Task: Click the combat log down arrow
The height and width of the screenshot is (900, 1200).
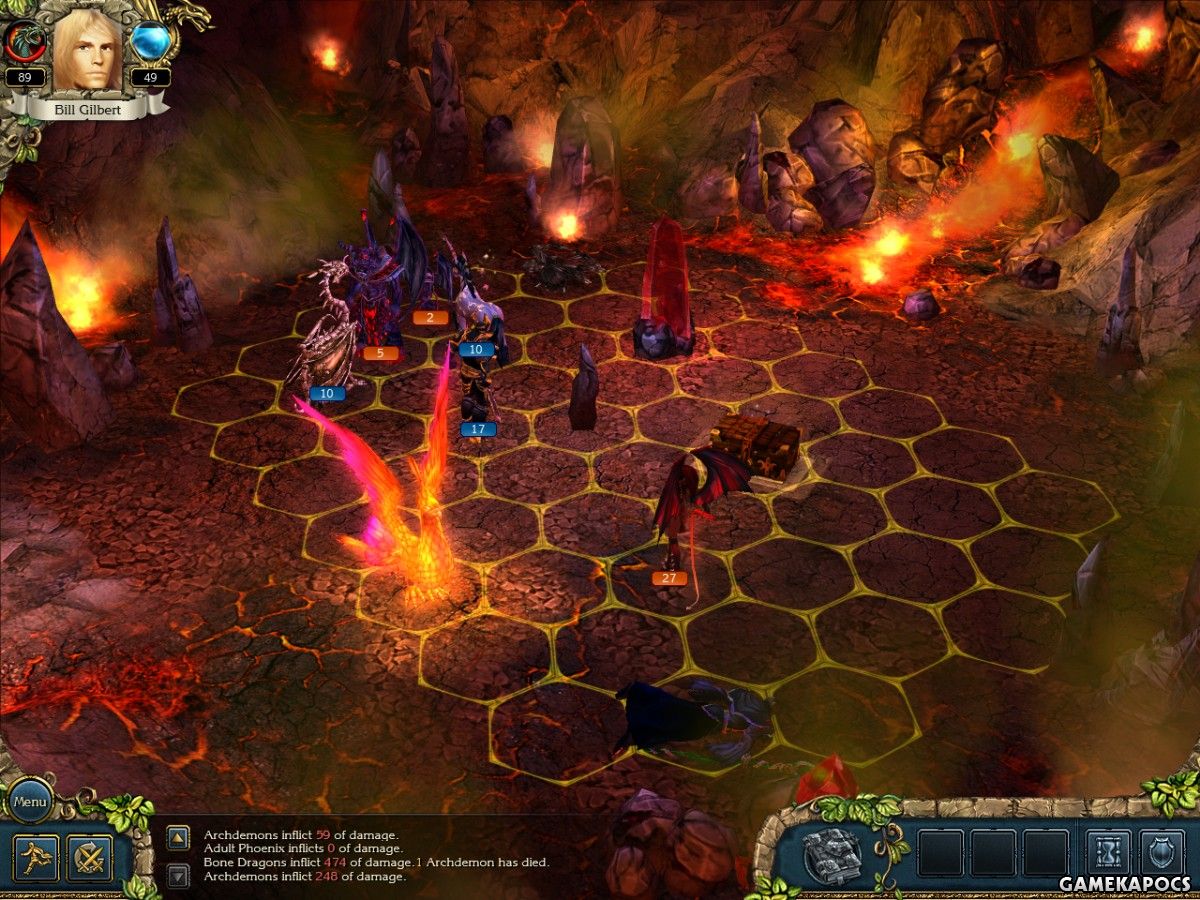Action: pyautogui.click(x=178, y=876)
